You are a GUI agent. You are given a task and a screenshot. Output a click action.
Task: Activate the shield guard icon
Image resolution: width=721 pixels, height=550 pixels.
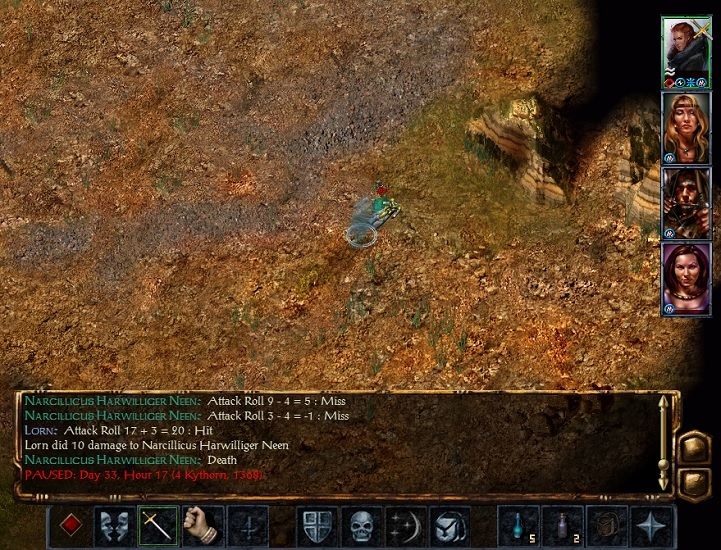point(316,524)
